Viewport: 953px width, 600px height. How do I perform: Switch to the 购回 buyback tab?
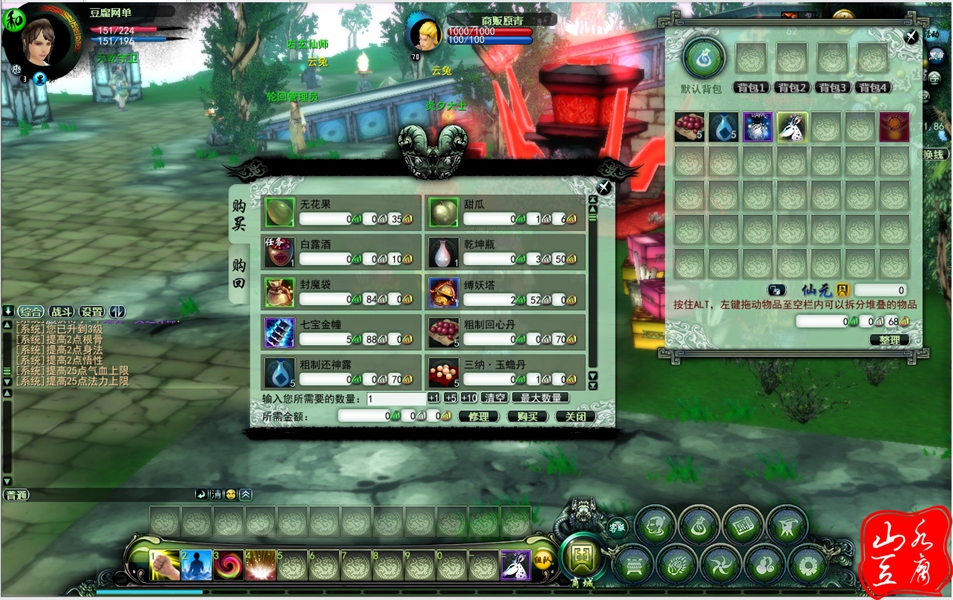(238, 271)
